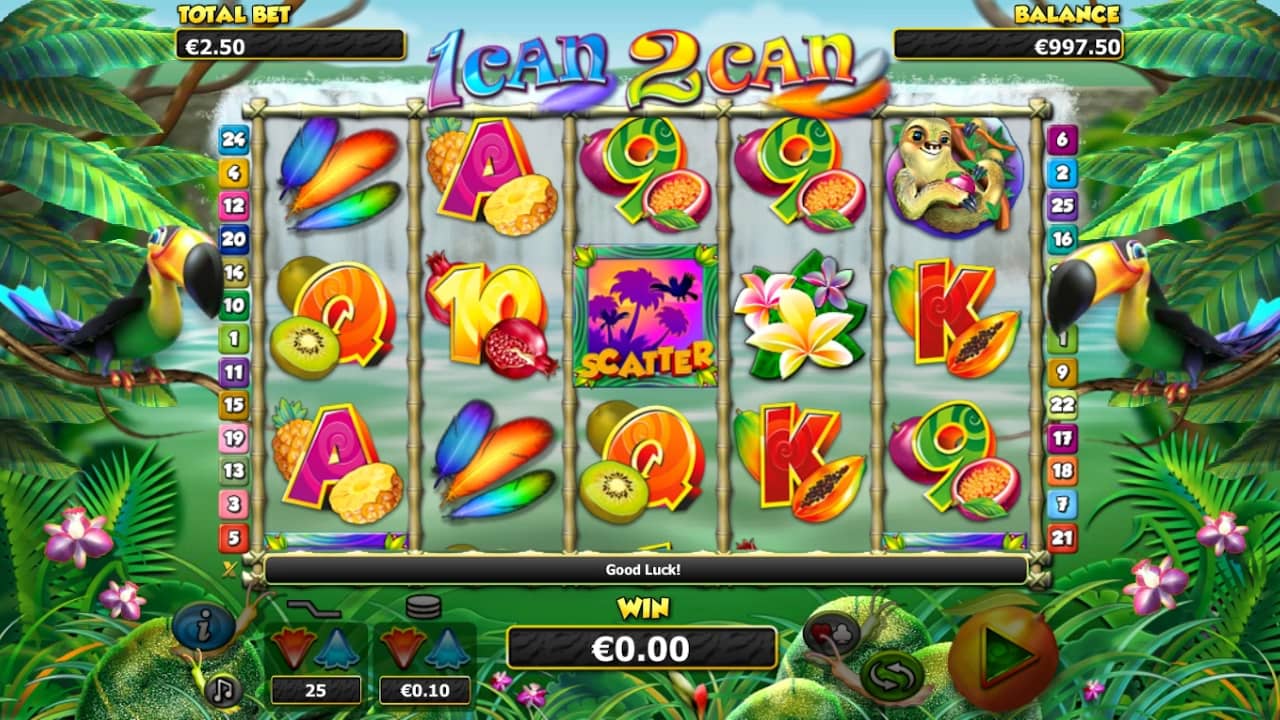
Task: Select payline number 21 marker
Action: (1061, 537)
